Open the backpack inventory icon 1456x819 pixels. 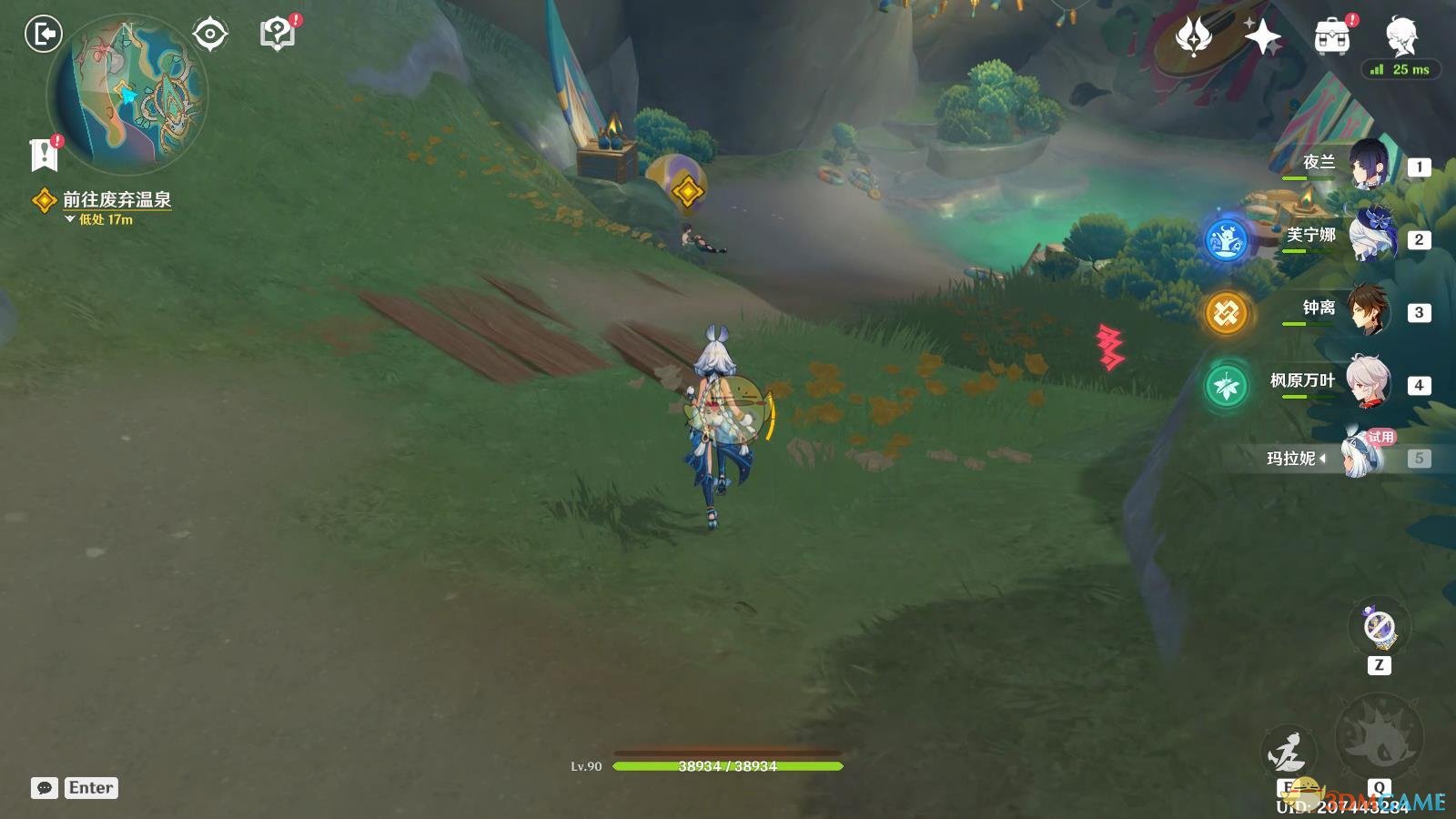click(x=1332, y=37)
